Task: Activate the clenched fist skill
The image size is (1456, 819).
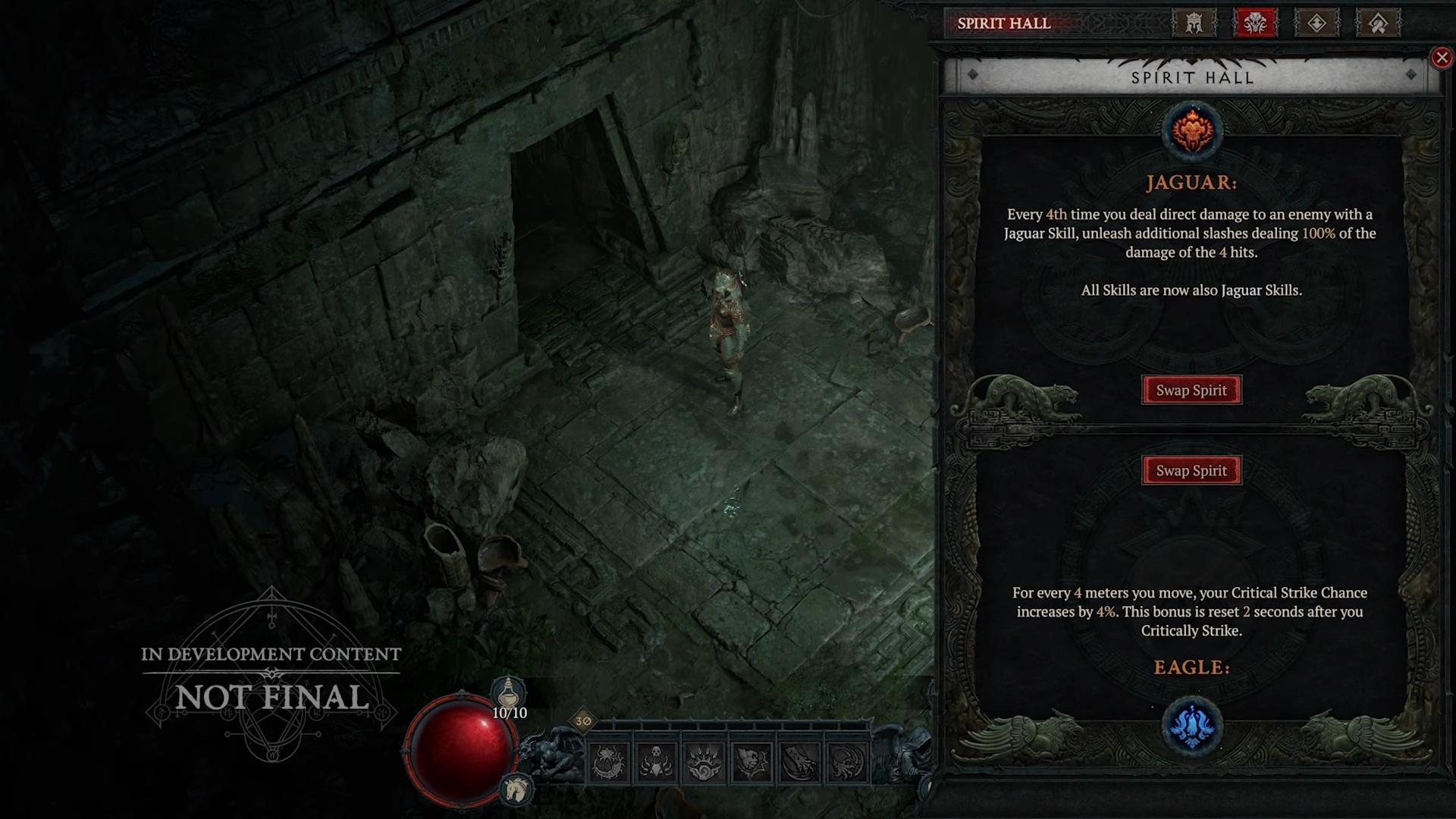Action: tap(752, 762)
